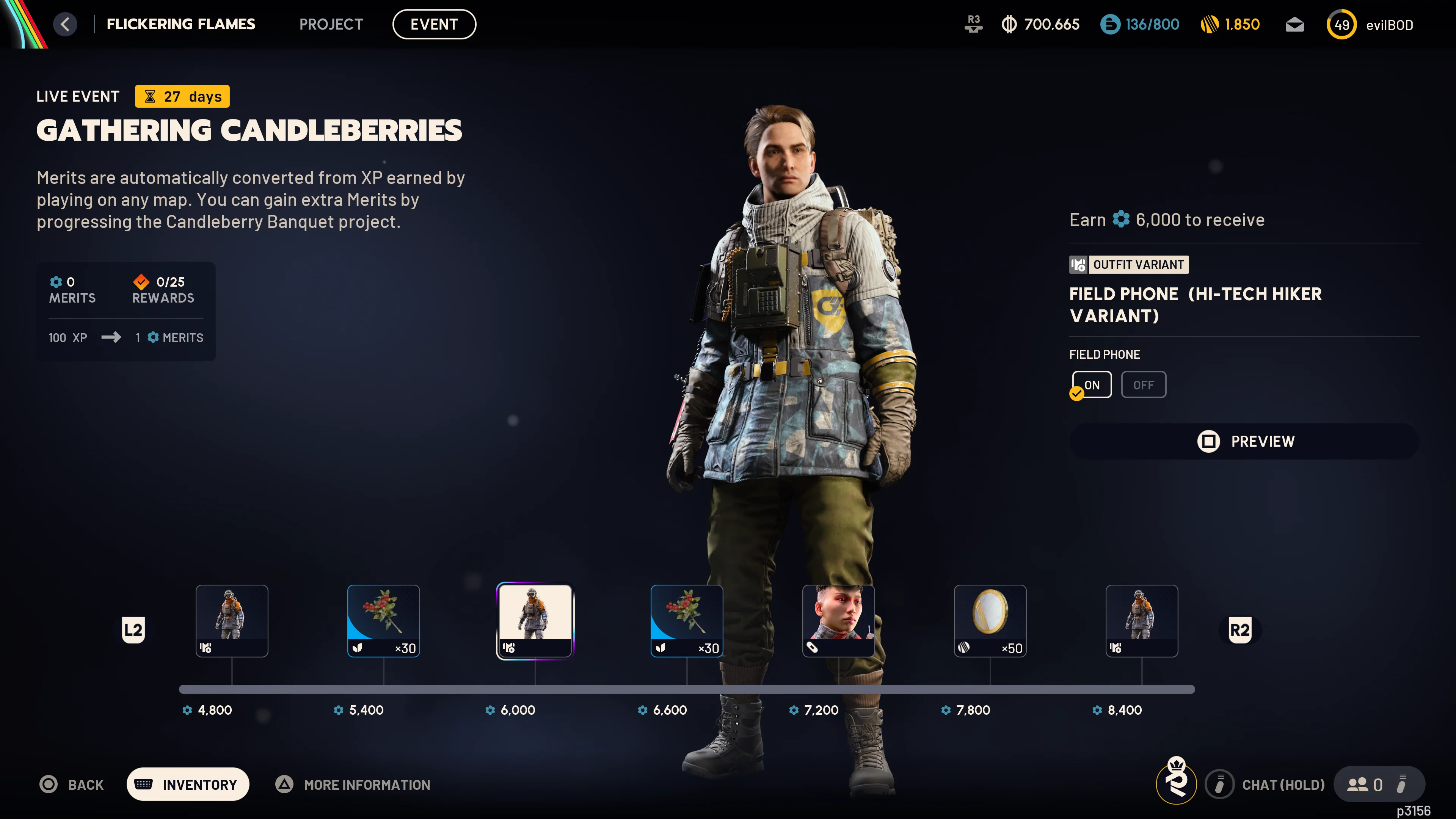
Task: Select the EVENT tab
Action: (x=434, y=24)
